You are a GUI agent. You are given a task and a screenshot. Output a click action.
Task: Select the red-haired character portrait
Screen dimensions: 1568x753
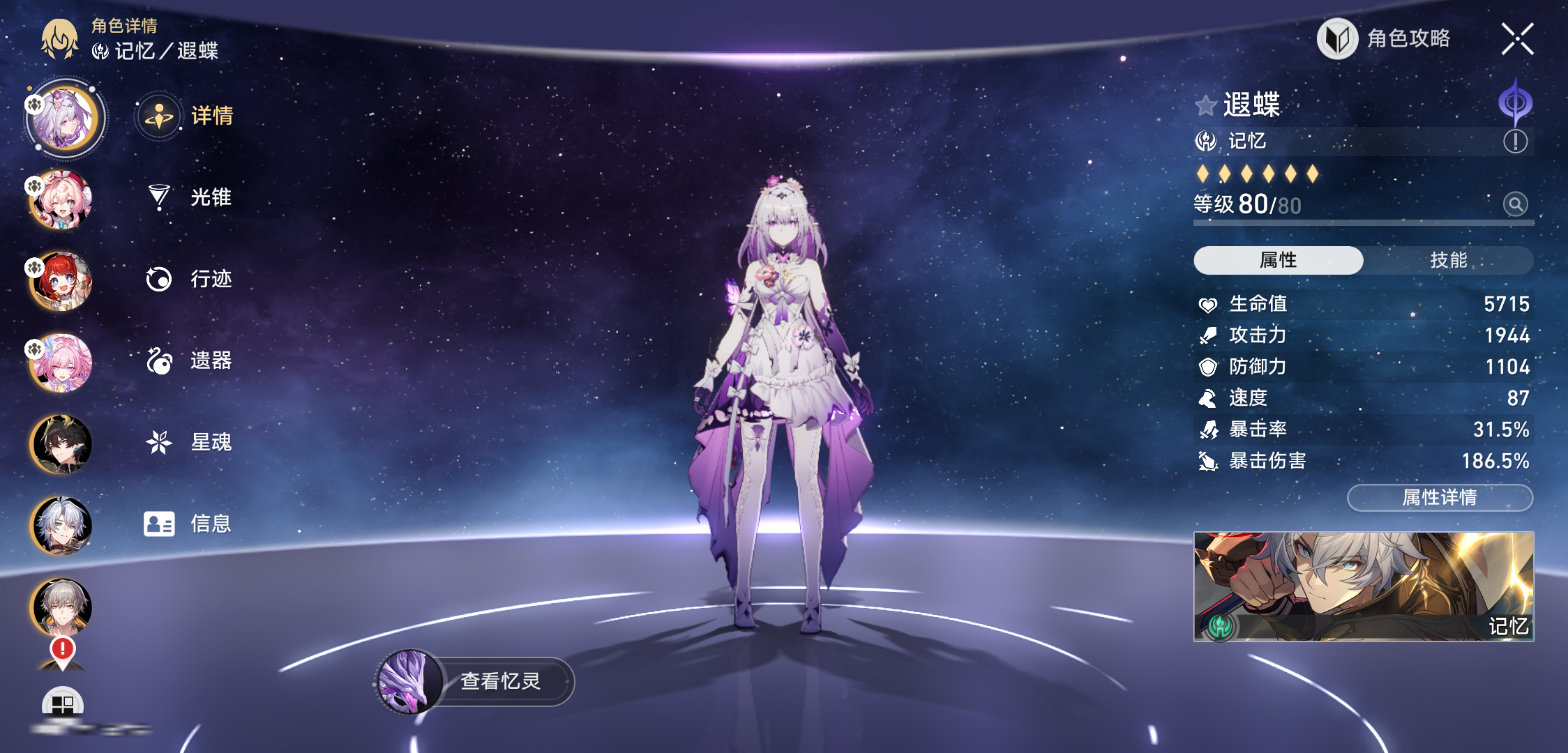click(x=61, y=282)
